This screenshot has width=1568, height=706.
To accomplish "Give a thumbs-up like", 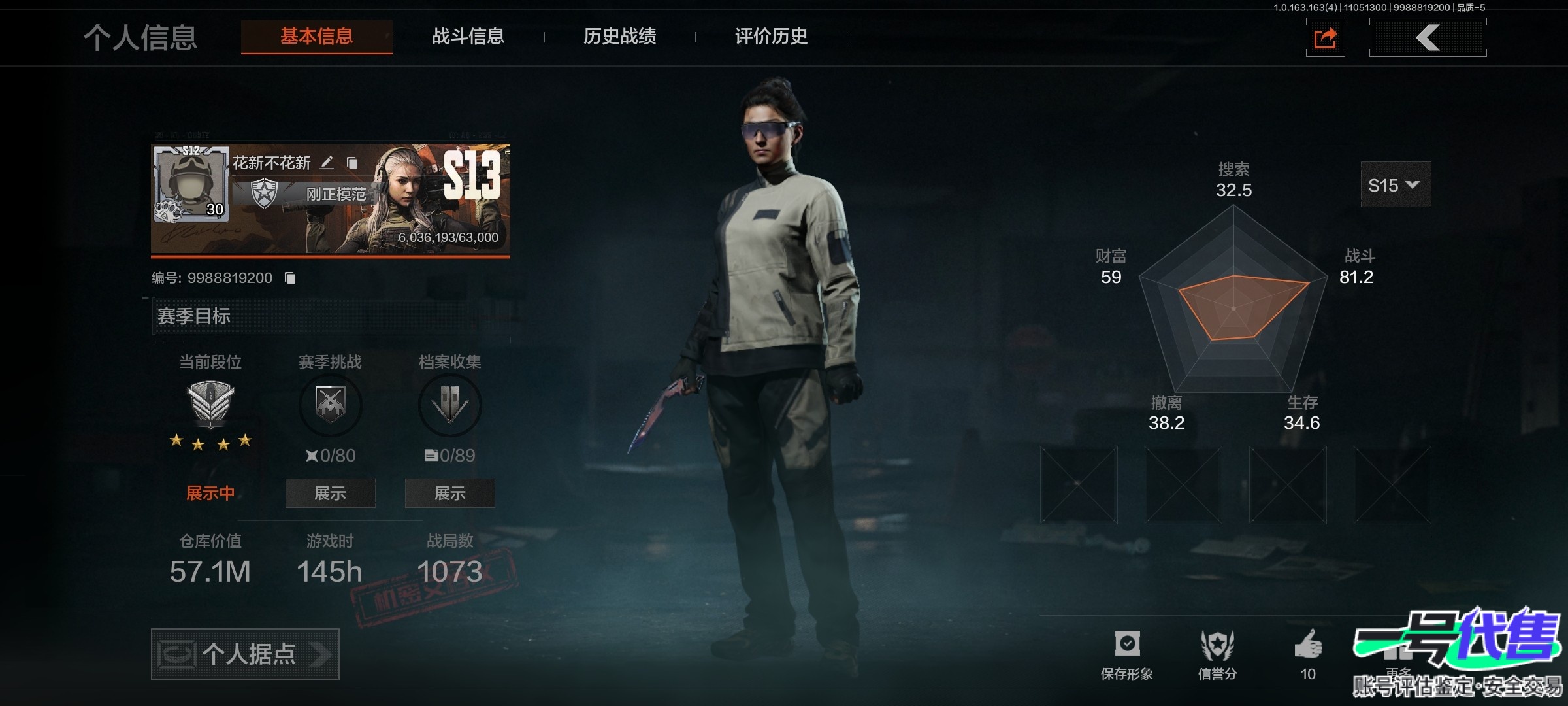I will point(1308,647).
